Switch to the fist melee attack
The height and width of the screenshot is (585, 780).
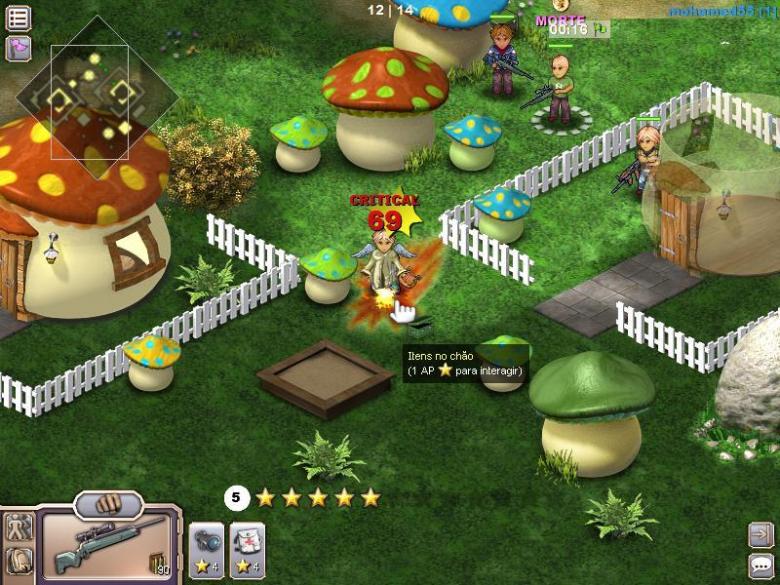coord(108,501)
